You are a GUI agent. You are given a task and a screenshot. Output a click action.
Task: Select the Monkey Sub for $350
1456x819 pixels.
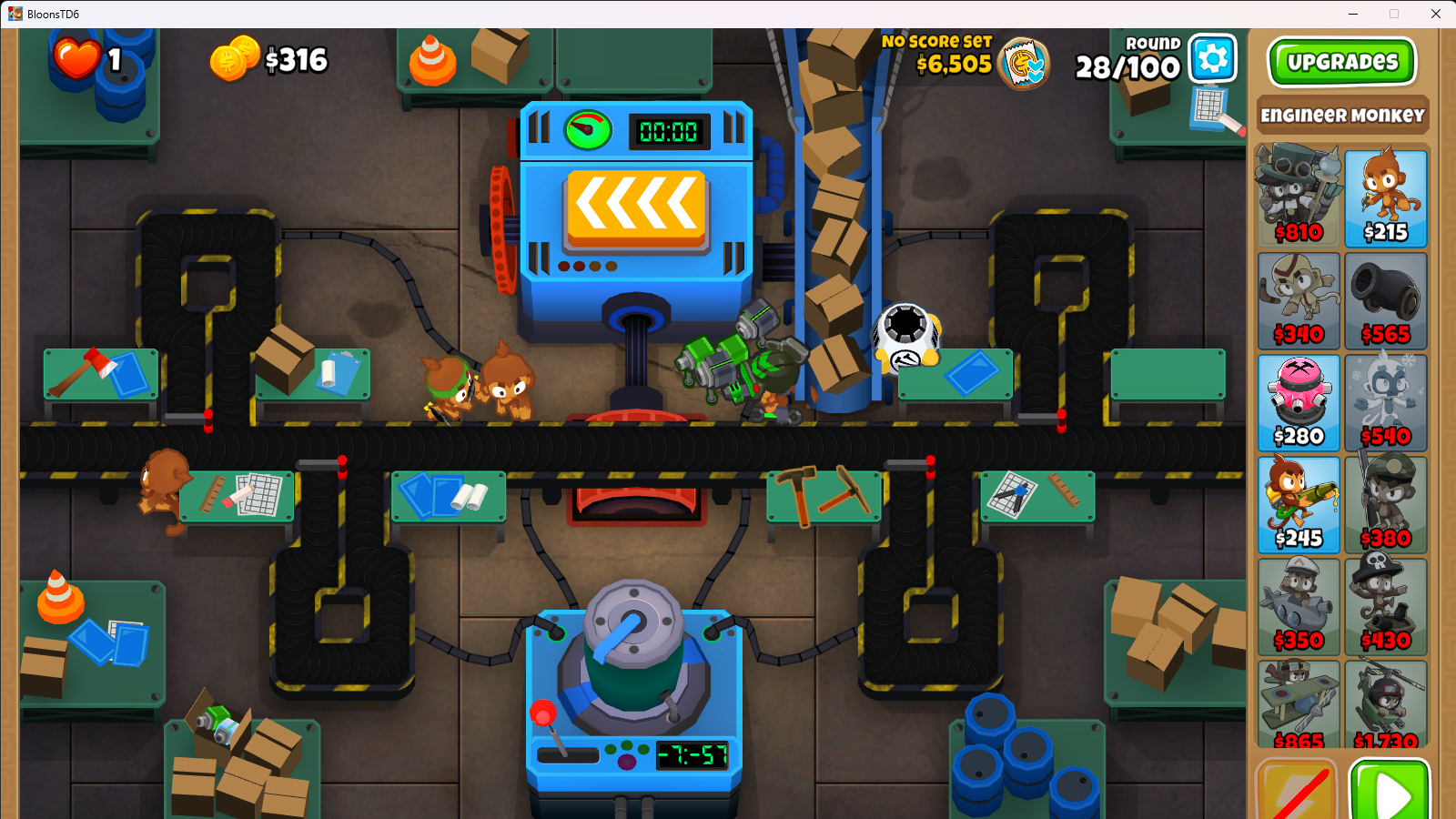pos(1299,606)
